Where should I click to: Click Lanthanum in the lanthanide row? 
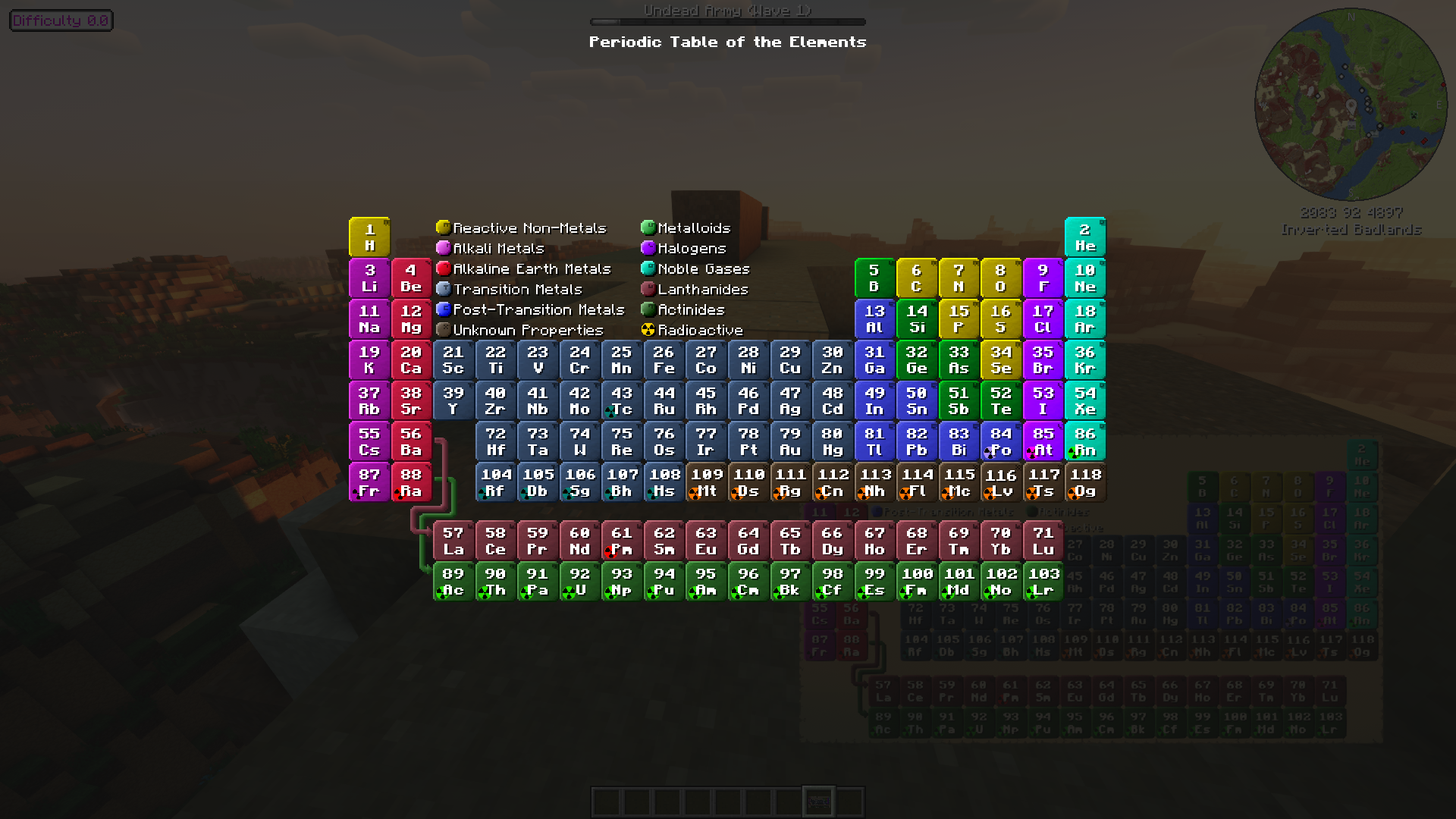click(x=453, y=541)
